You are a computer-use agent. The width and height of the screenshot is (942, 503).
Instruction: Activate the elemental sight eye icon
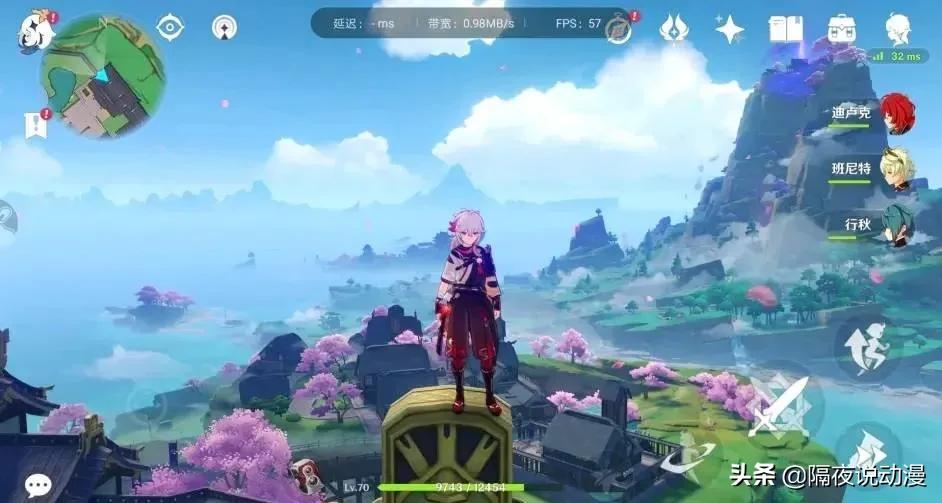(170, 27)
